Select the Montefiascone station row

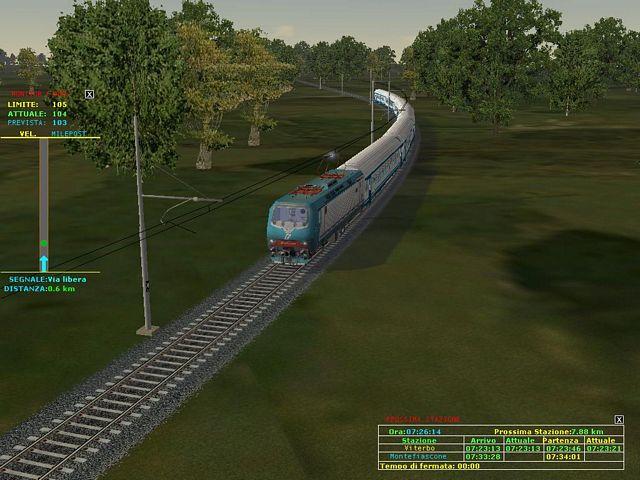point(419,457)
